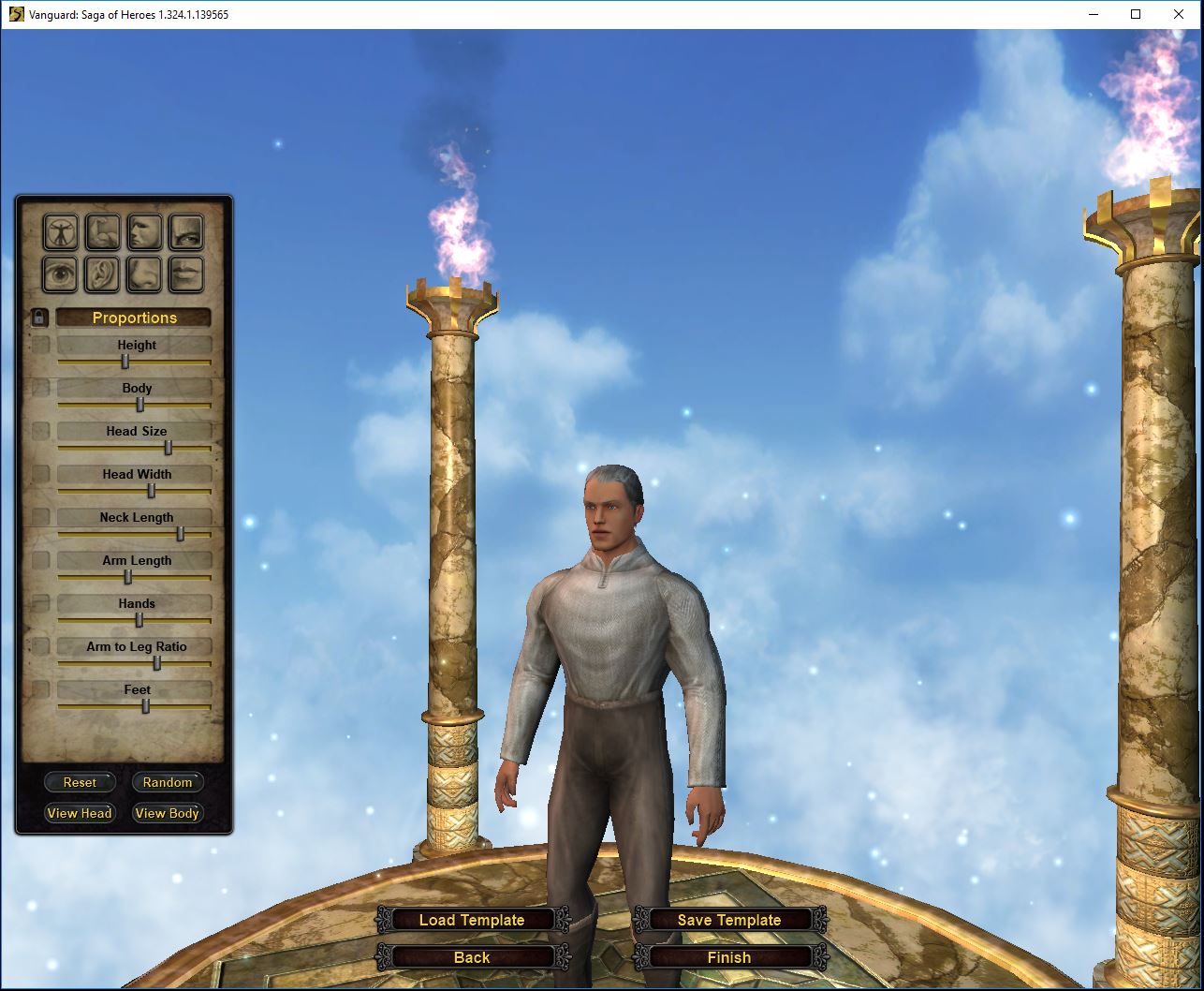Viewport: 1204px width, 991px height.
Task: Open the eyebrow category icon
Action: [187, 232]
